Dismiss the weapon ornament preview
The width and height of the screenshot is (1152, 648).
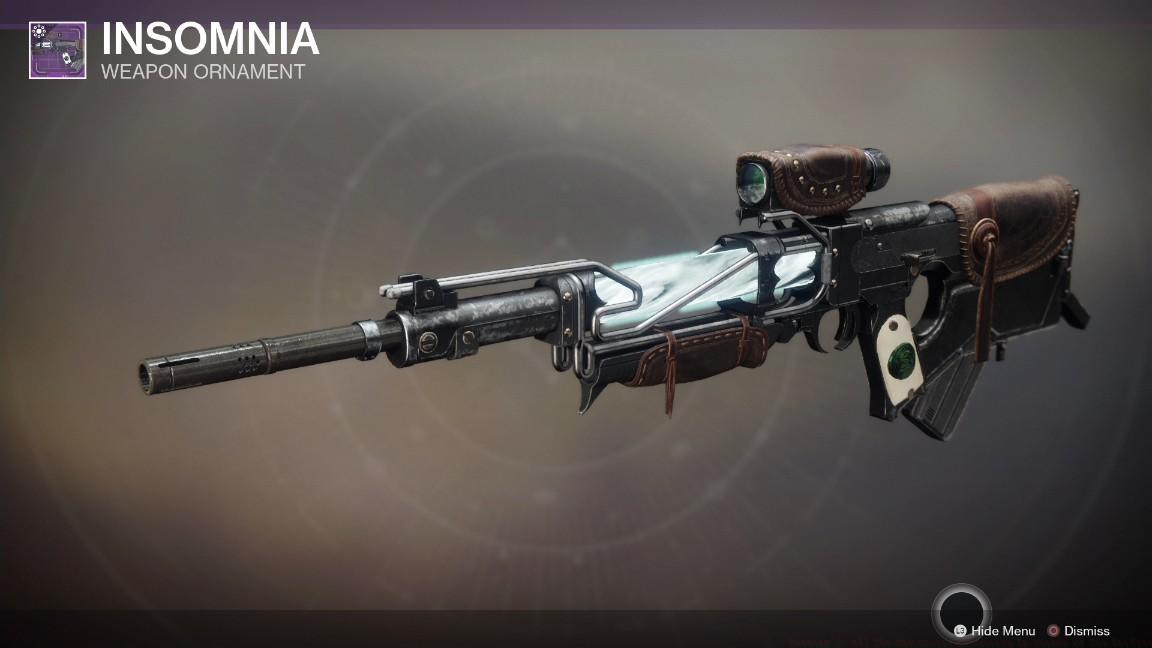(1078, 631)
